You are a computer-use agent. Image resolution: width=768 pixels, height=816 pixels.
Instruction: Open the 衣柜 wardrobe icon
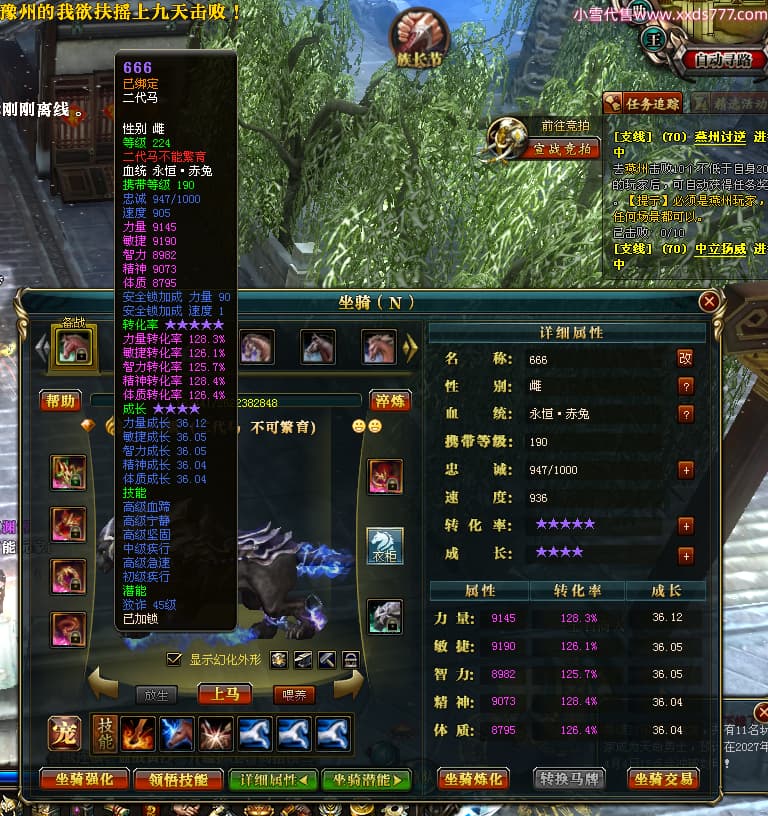[385, 546]
